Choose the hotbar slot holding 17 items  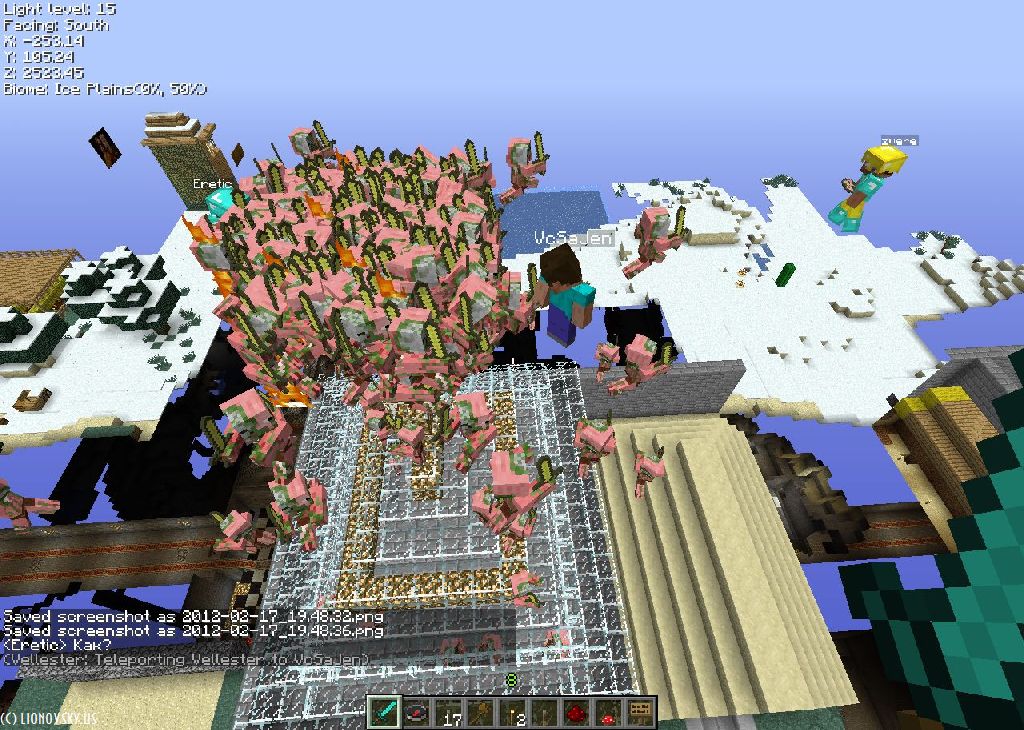(x=449, y=712)
